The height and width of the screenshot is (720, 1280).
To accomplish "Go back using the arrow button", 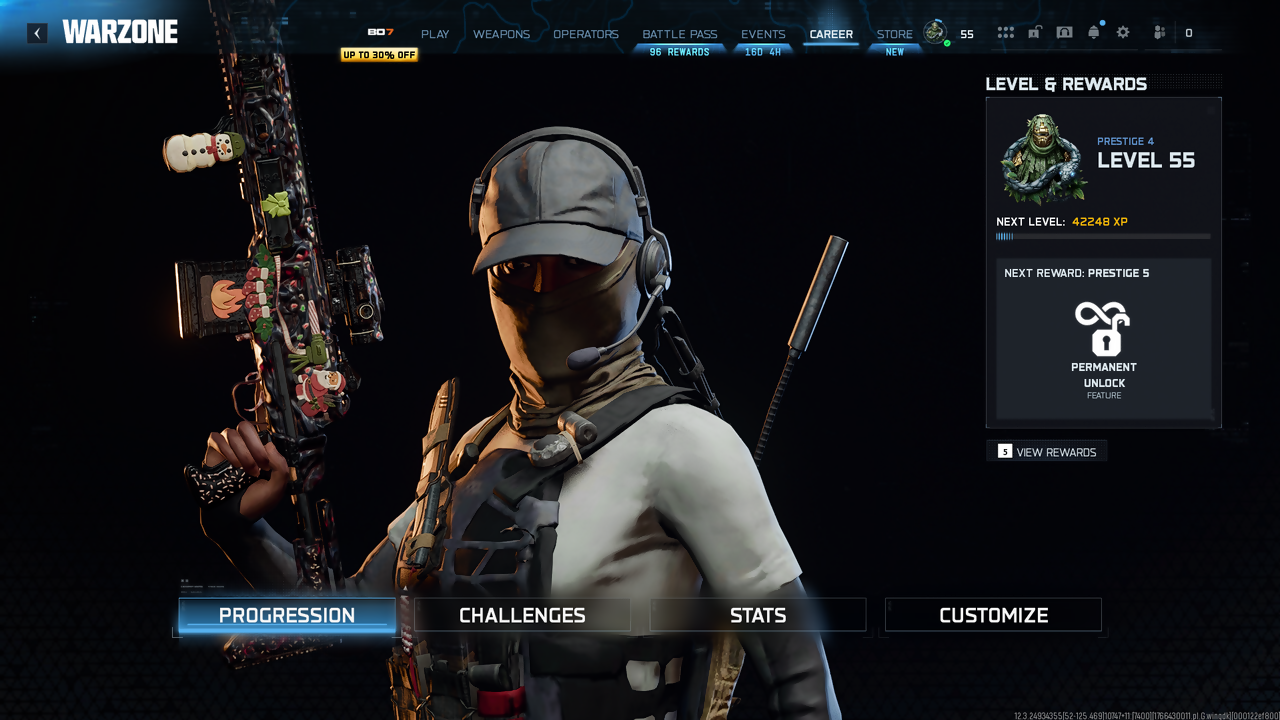I will [37, 33].
